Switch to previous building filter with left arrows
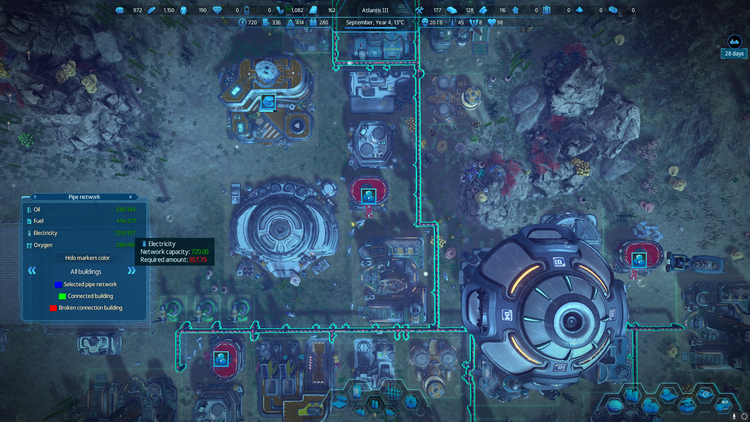Image resolution: width=750 pixels, height=422 pixels. click(33, 271)
